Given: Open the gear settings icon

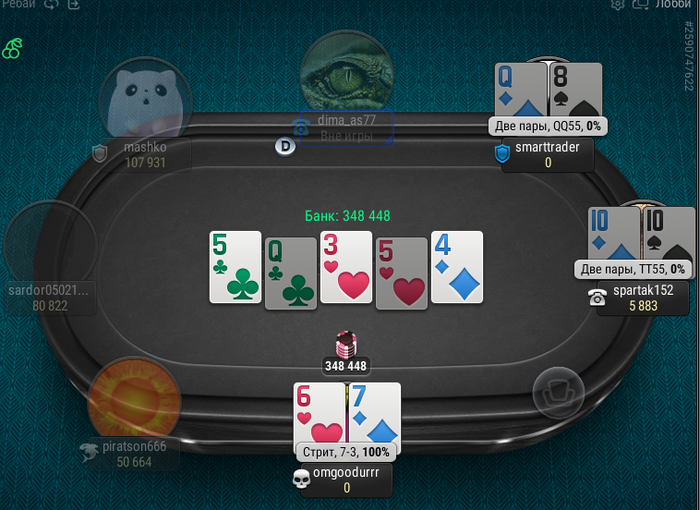Looking at the screenshot, I should click(617, 5).
